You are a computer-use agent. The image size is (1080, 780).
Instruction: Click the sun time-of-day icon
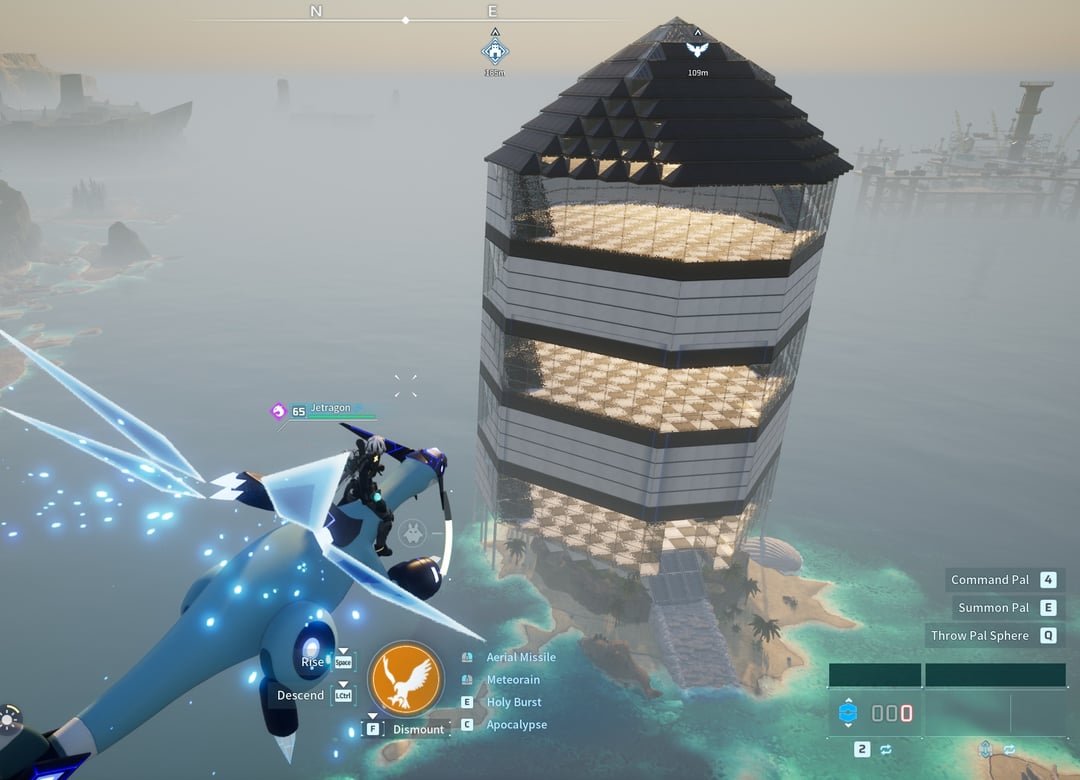click(x=9, y=719)
